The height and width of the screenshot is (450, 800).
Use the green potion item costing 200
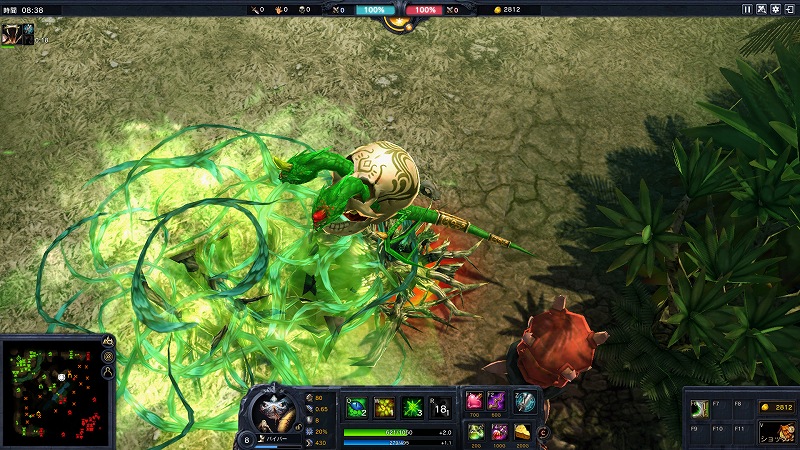[x=474, y=432]
